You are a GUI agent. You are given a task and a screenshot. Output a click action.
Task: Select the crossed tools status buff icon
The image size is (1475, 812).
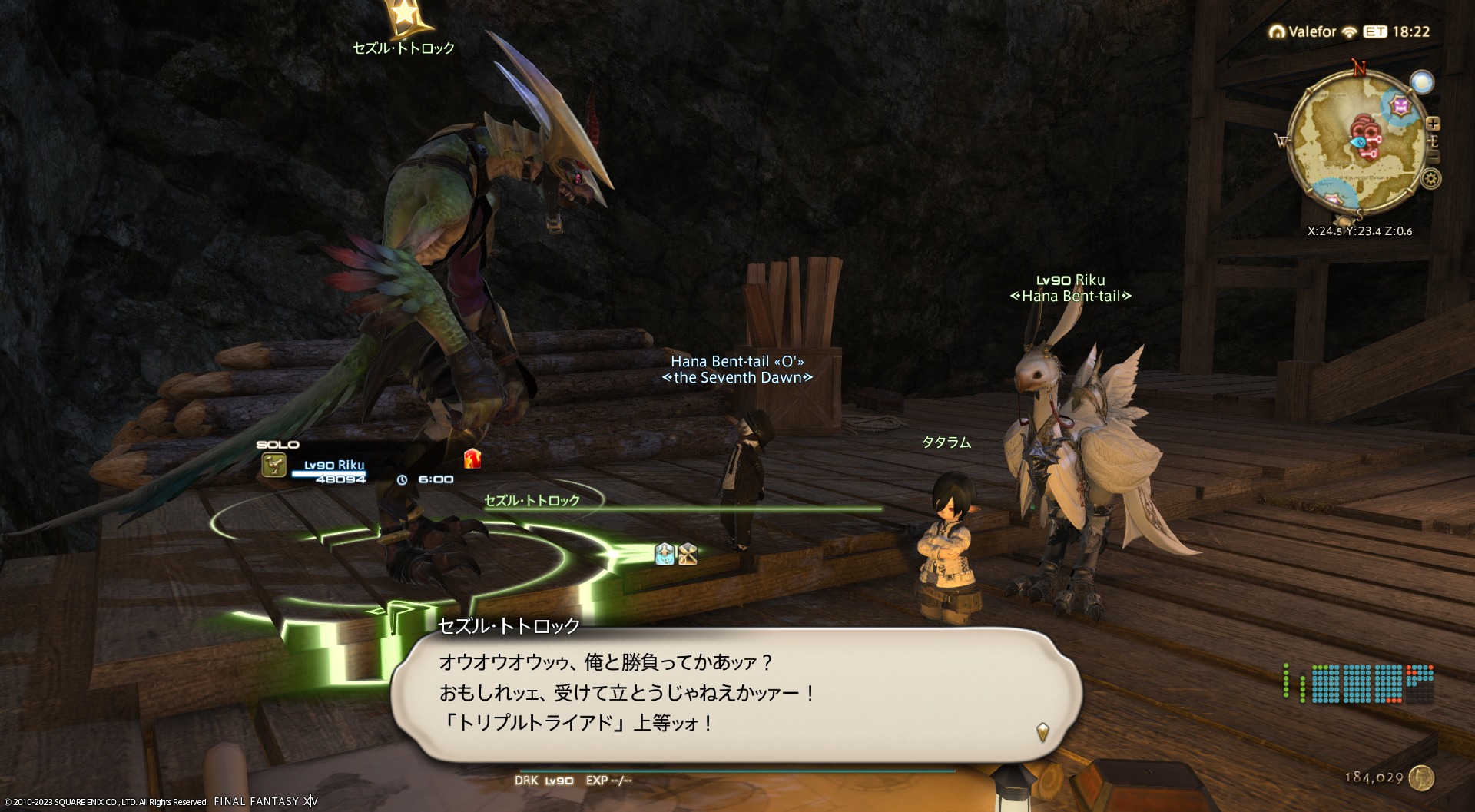688,554
